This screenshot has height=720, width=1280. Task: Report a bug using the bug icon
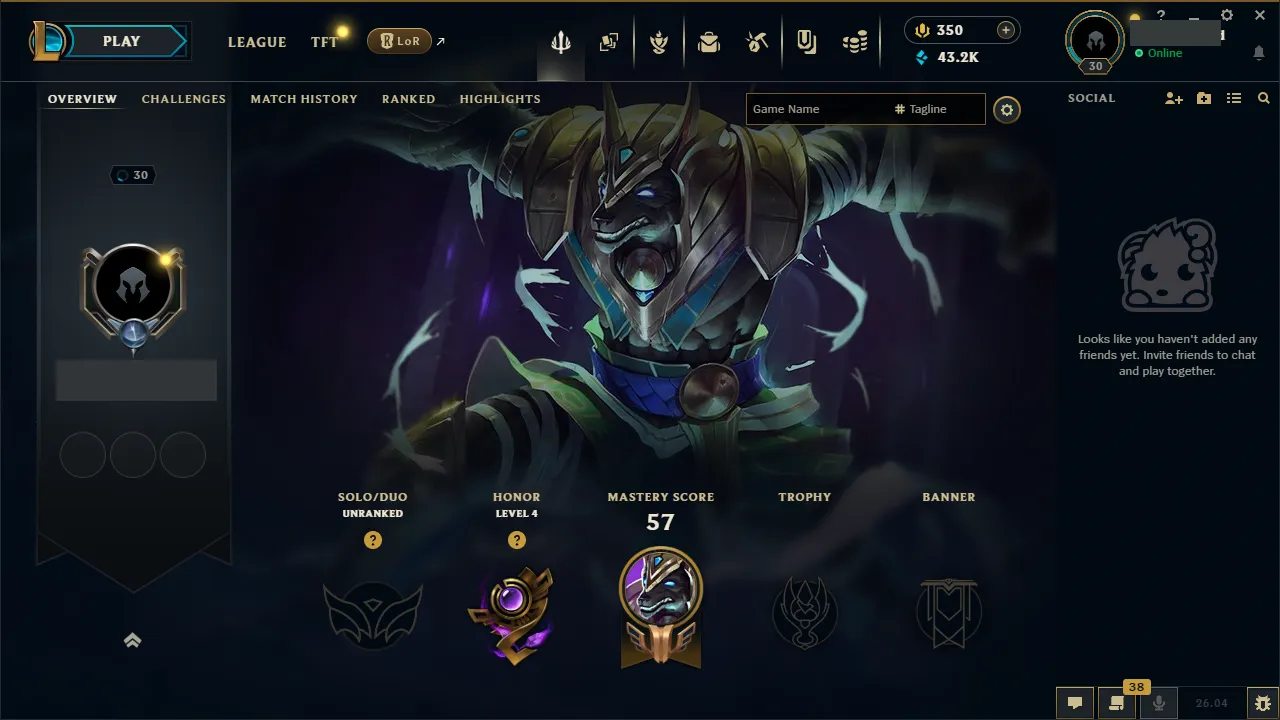[1263, 703]
